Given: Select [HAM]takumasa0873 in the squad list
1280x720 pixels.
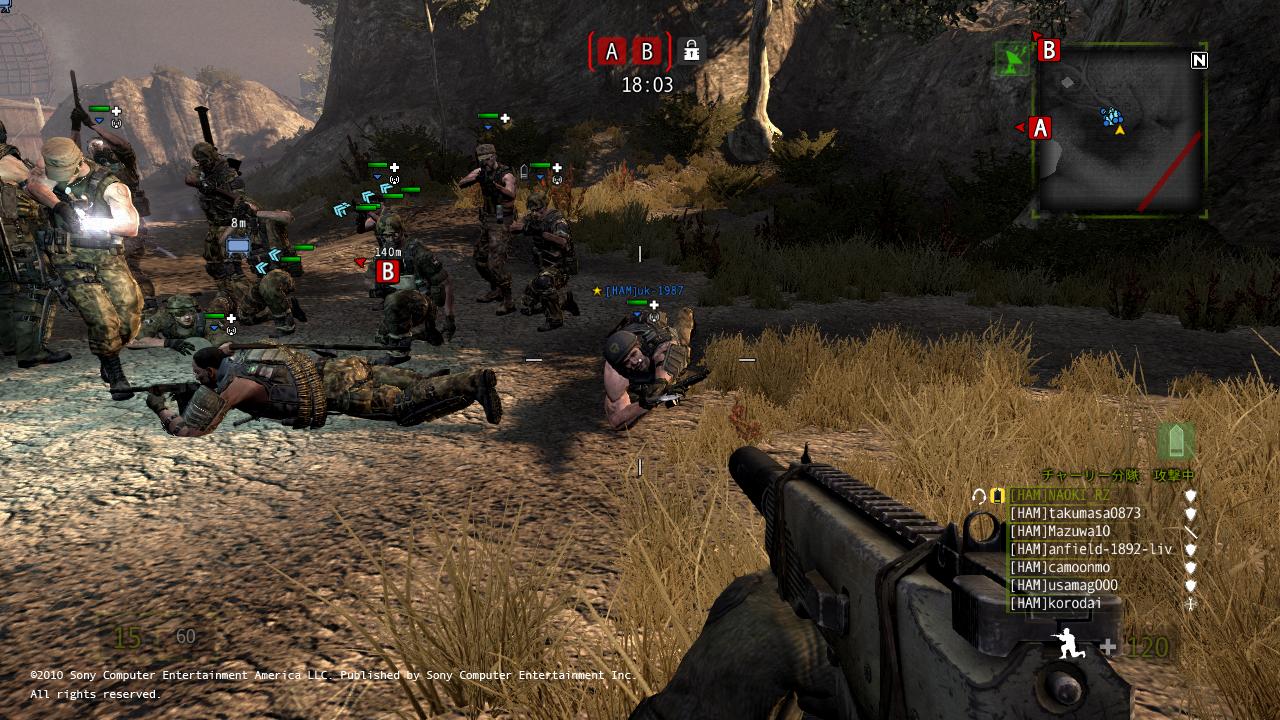Looking at the screenshot, I should (1075, 513).
